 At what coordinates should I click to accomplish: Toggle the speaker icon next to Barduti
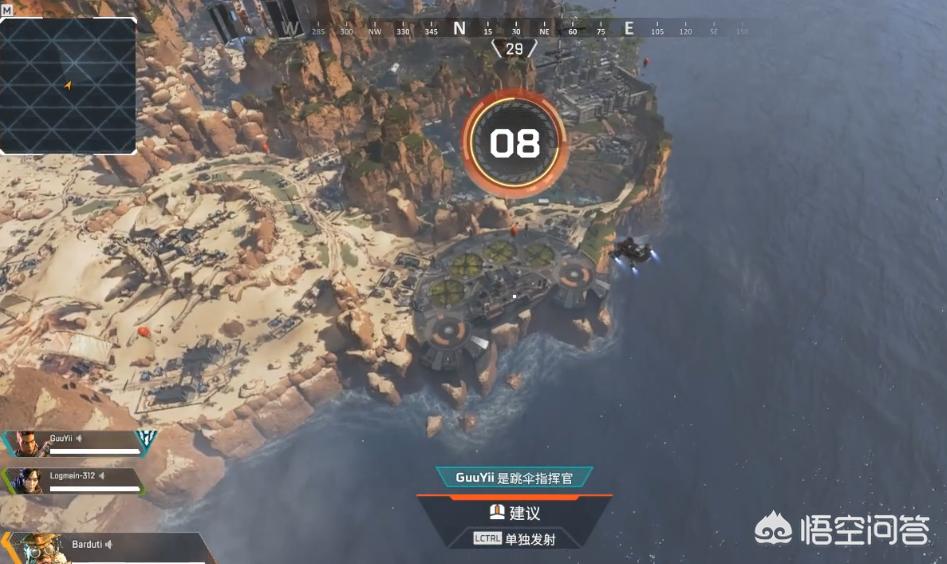click(110, 544)
